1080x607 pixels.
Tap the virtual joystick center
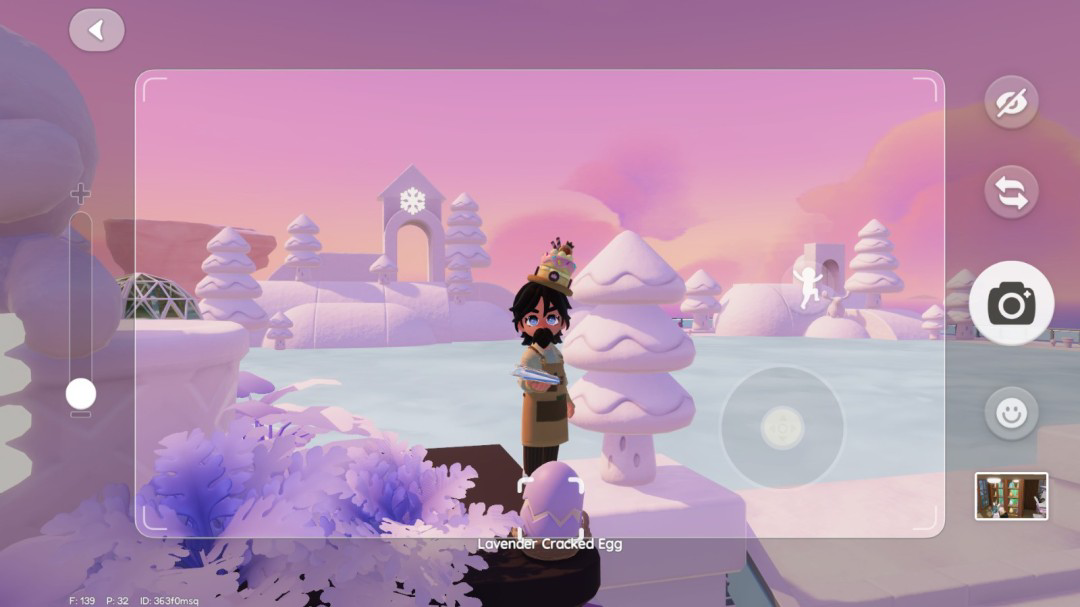(x=782, y=427)
